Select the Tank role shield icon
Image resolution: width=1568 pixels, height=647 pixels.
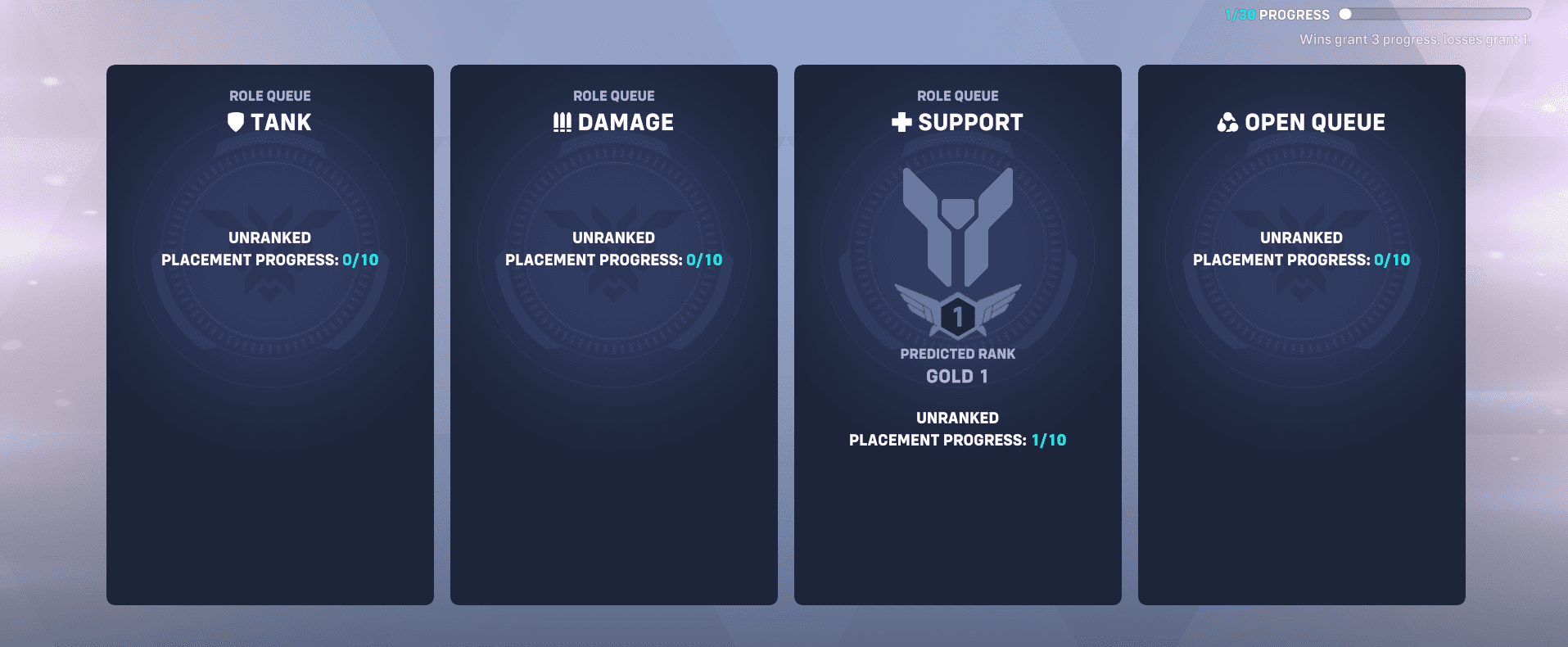[x=235, y=121]
